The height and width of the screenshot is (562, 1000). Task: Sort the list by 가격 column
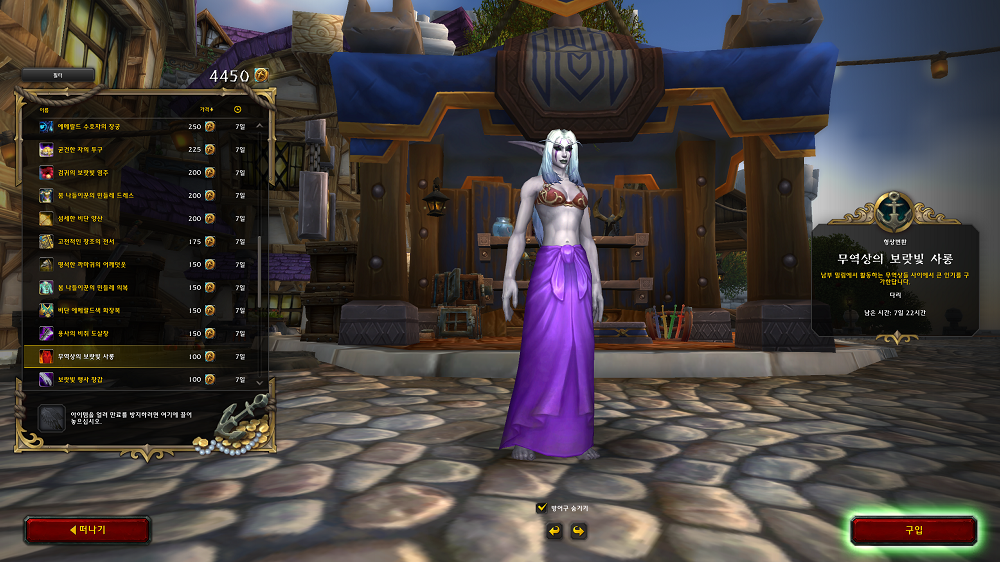pos(206,108)
